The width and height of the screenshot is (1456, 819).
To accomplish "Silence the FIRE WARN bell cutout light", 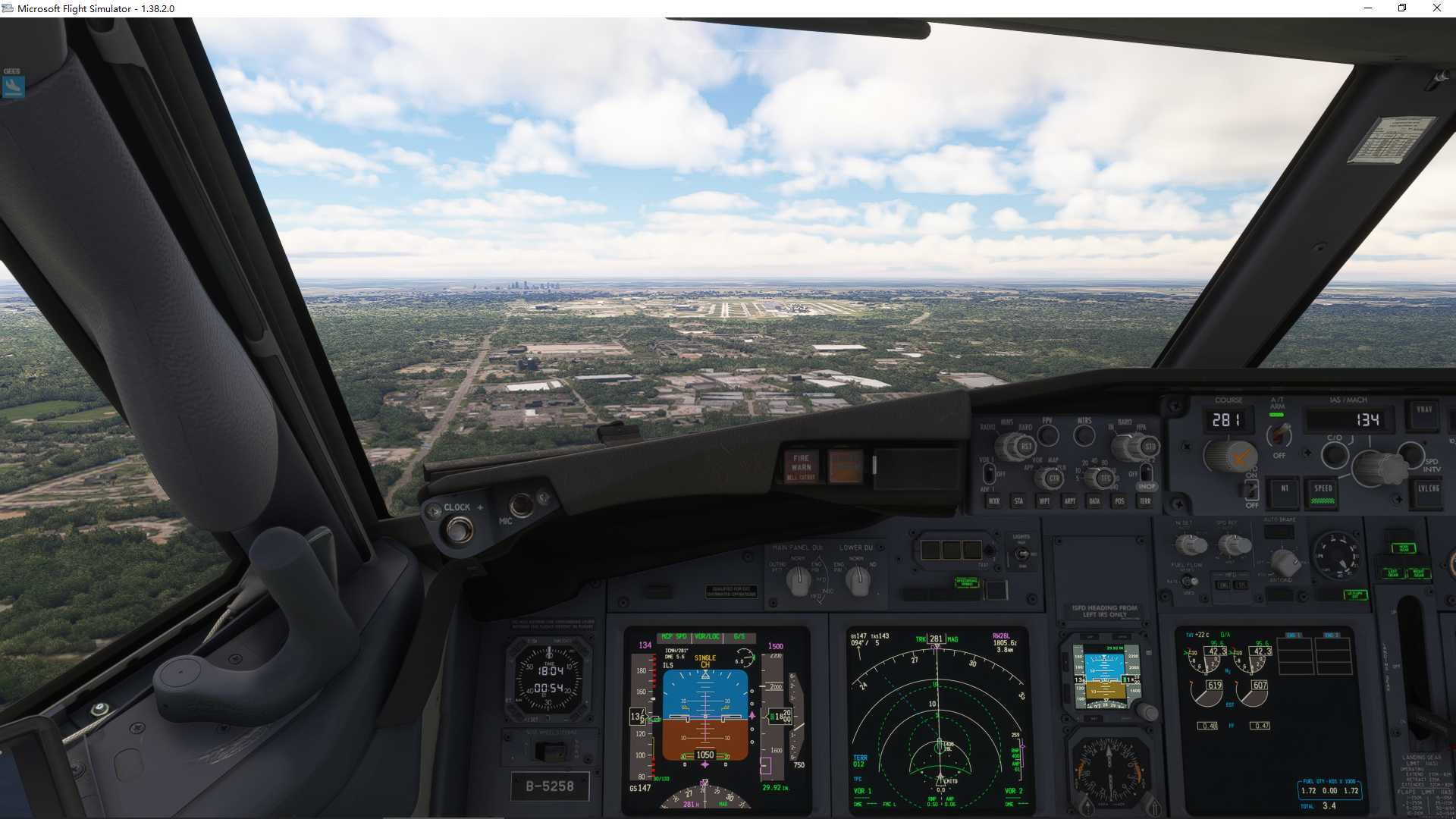I will [801, 466].
